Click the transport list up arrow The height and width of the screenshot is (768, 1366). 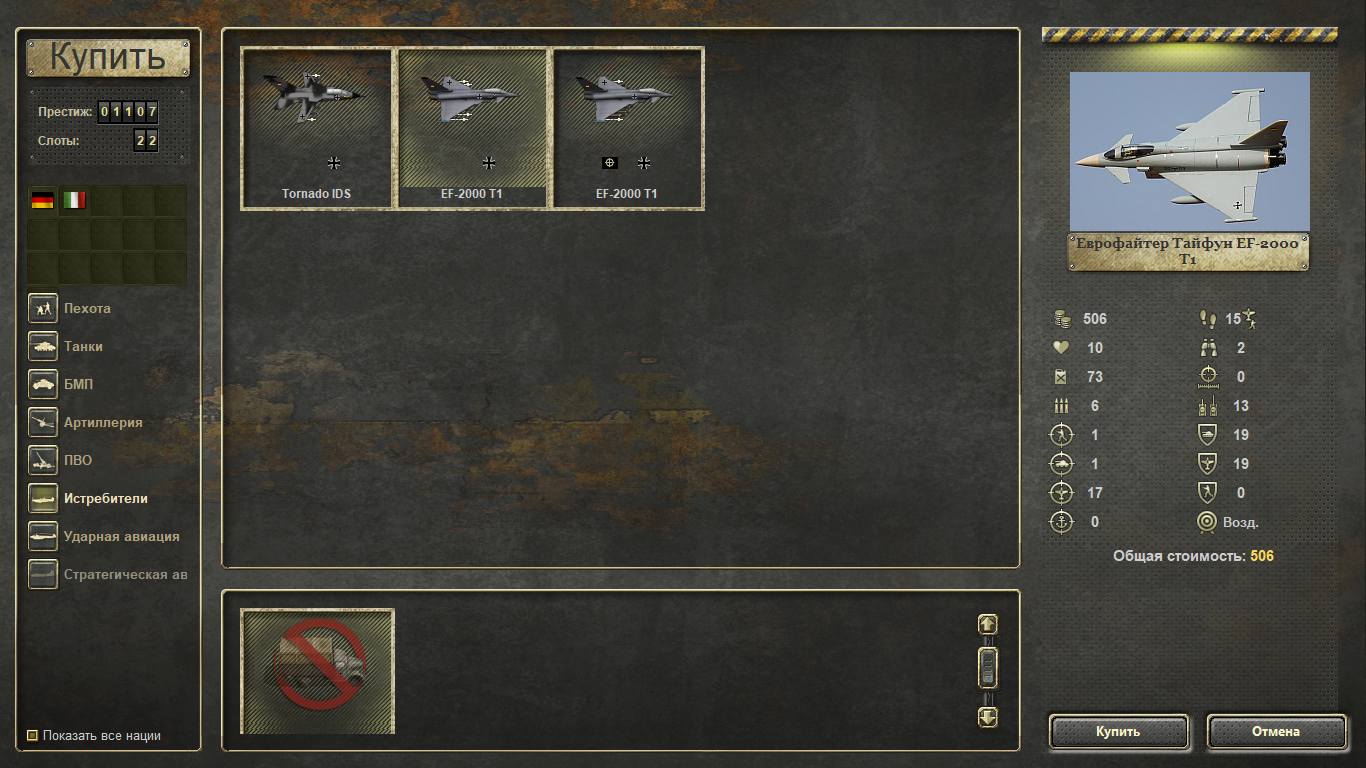pos(987,624)
